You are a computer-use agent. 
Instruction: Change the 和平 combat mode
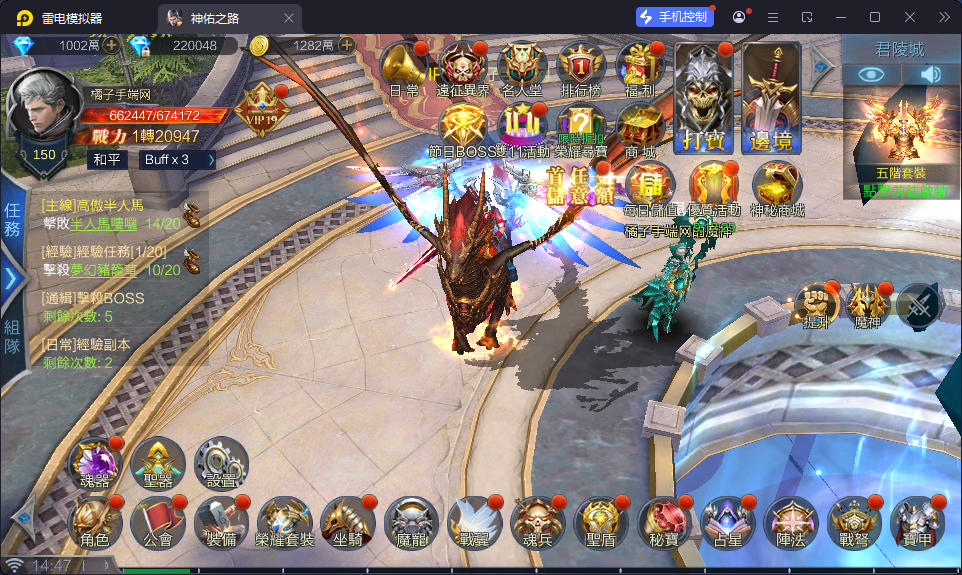[106, 159]
